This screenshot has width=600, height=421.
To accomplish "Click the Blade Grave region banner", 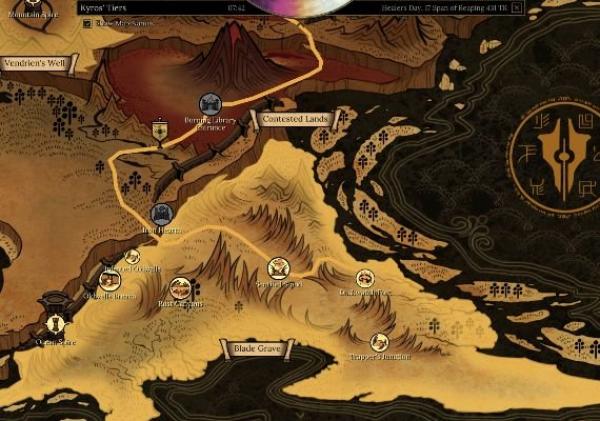I will click(257, 349).
